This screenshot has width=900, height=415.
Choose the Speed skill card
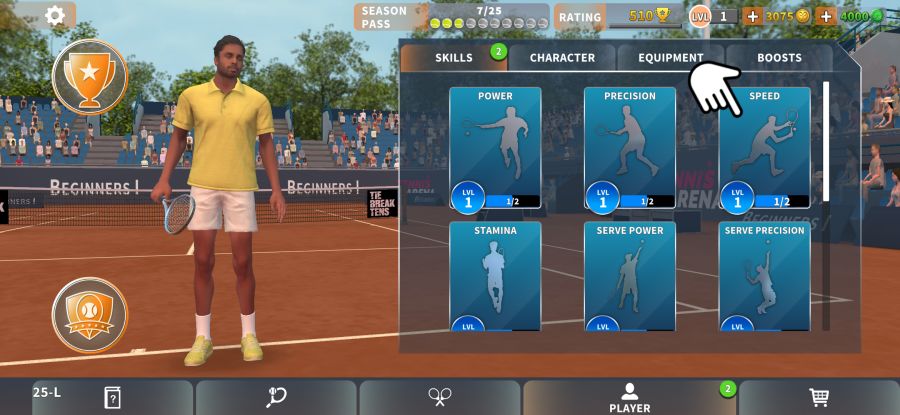tap(764, 148)
